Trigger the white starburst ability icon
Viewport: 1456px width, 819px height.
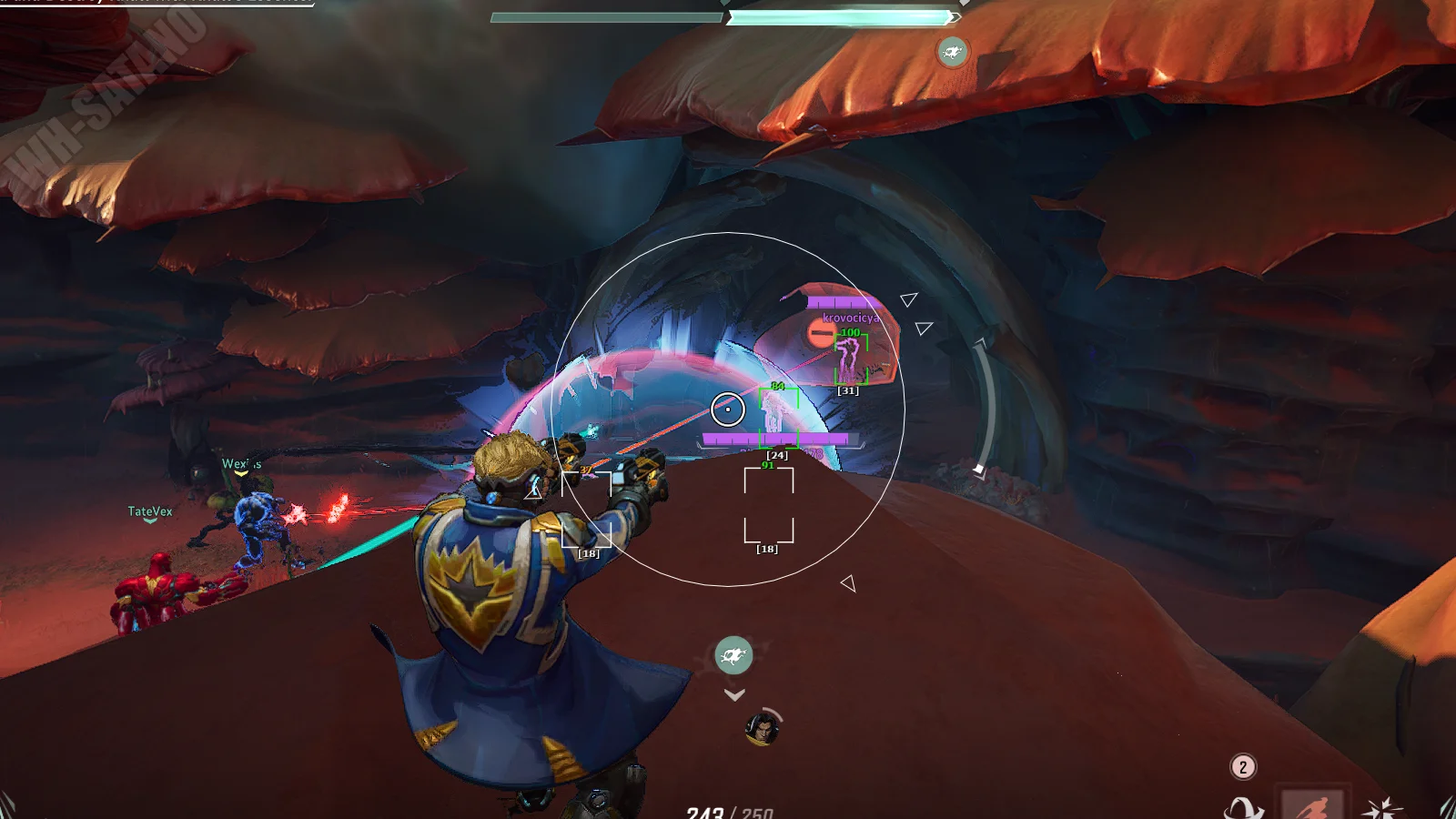point(1381,808)
